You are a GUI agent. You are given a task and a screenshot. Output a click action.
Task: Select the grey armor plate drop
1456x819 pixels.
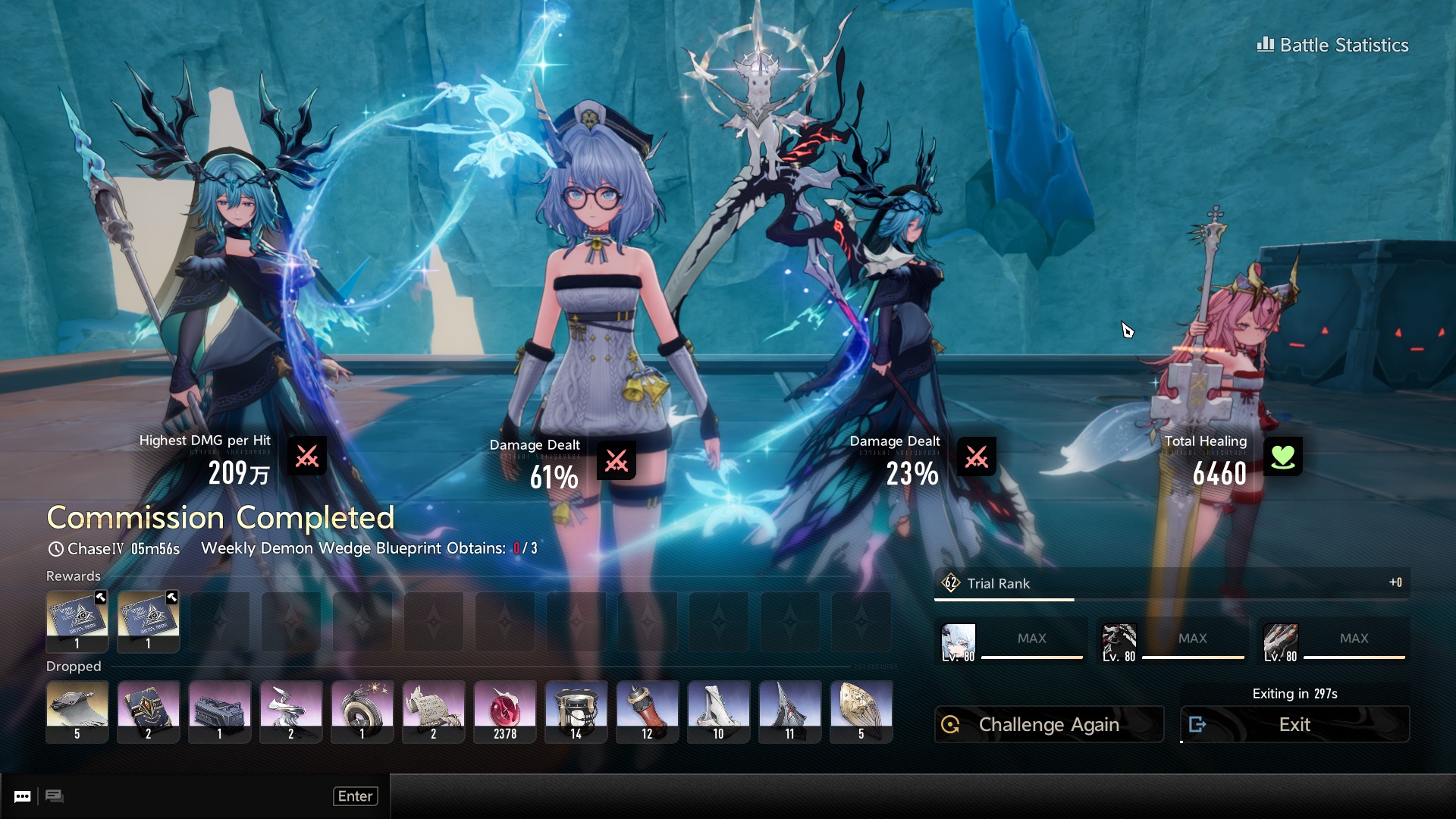point(77,711)
